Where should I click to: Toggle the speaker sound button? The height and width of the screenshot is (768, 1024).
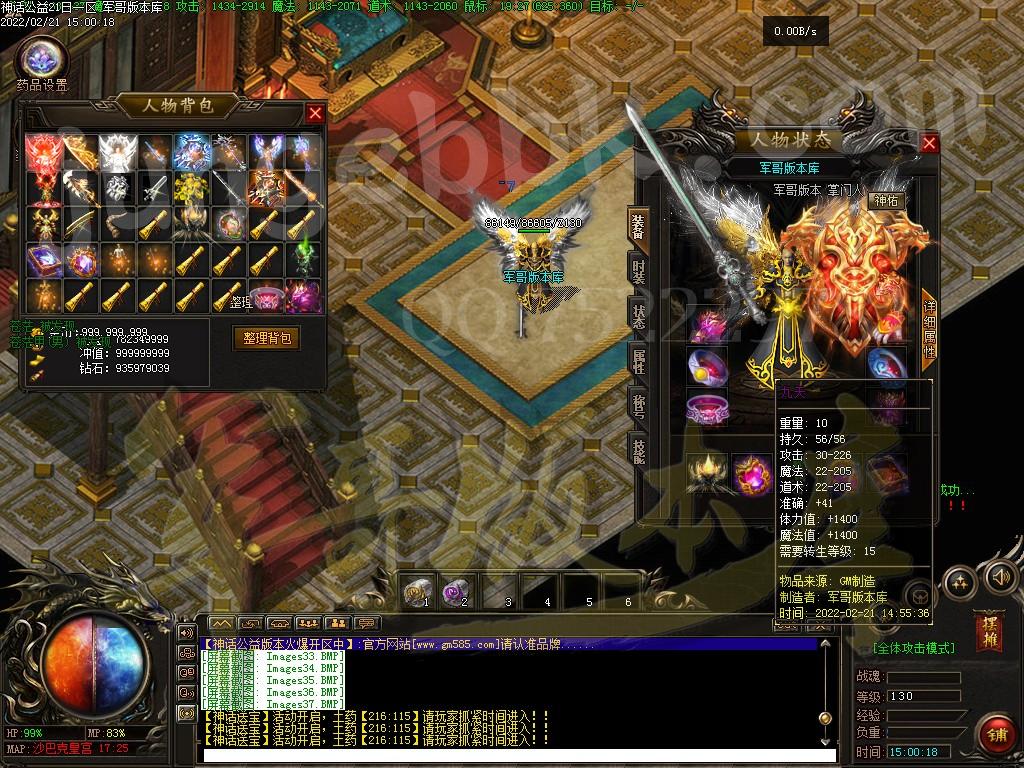pyautogui.click(x=999, y=577)
